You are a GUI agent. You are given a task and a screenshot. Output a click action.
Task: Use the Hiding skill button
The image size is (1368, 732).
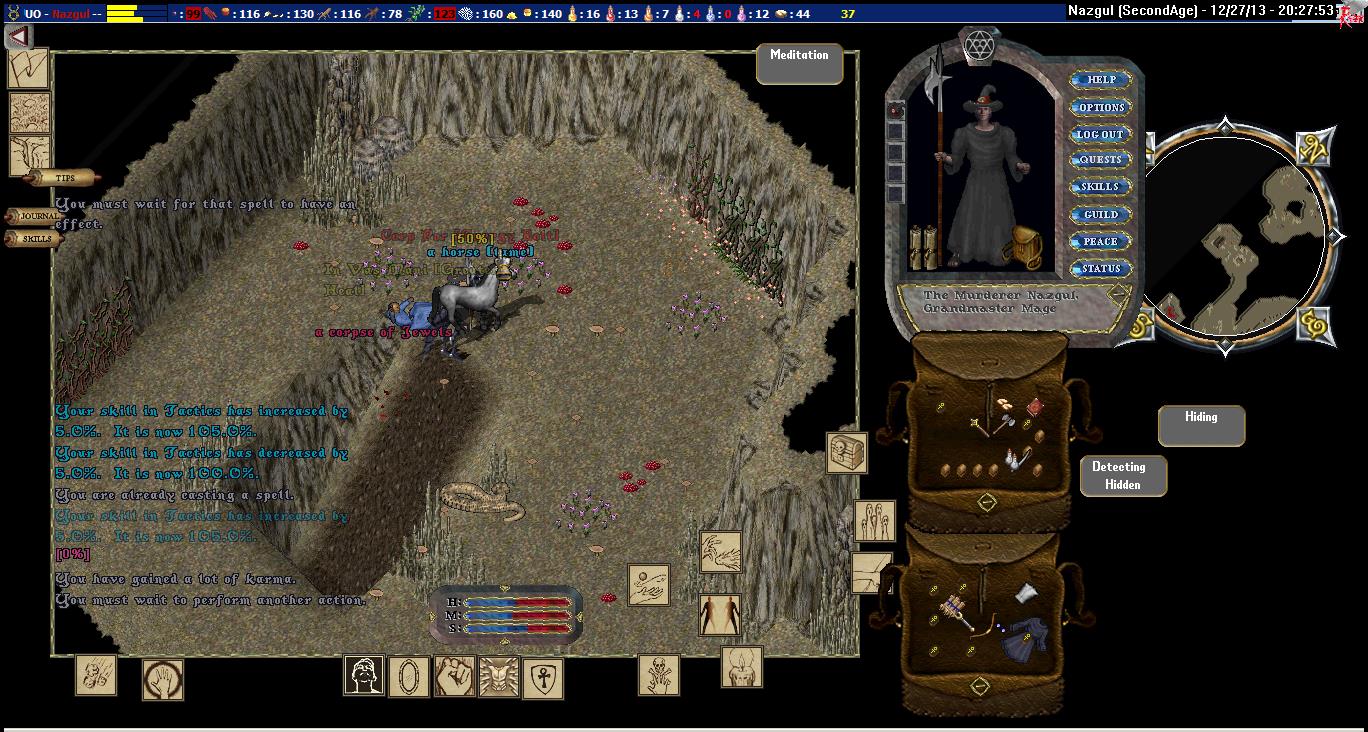click(x=1201, y=425)
